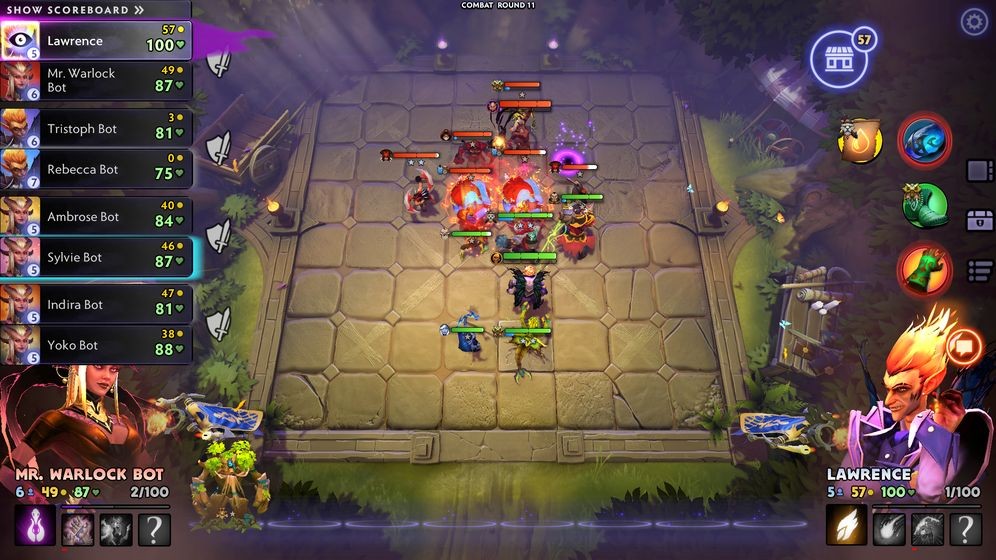Inspect Mr. Warlock Bot's purple ability icon
Image resolution: width=996 pixels, height=560 pixels.
tap(35, 525)
